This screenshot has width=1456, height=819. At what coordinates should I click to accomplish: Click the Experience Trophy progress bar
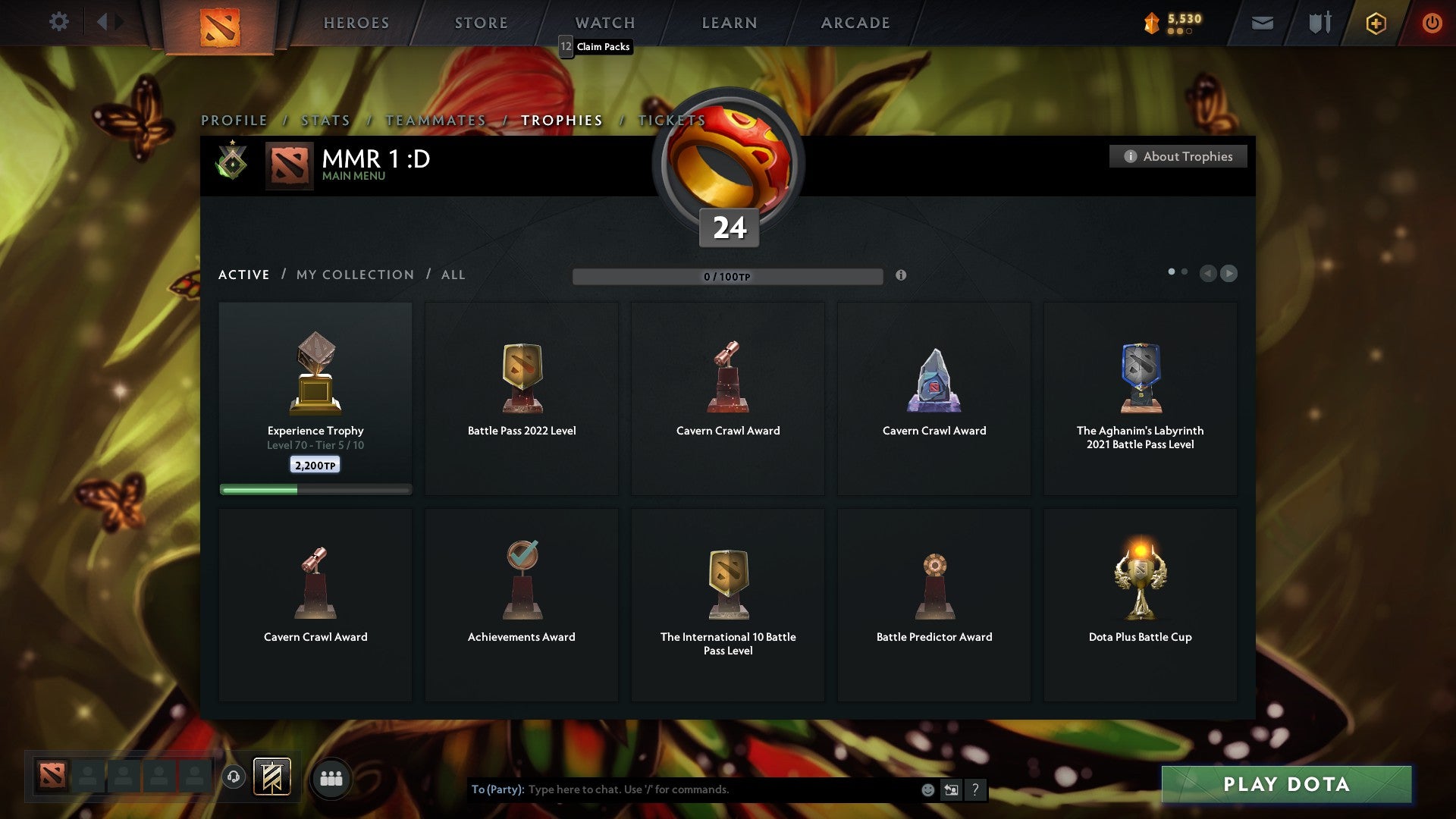pyautogui.click(x=315, y=489)
